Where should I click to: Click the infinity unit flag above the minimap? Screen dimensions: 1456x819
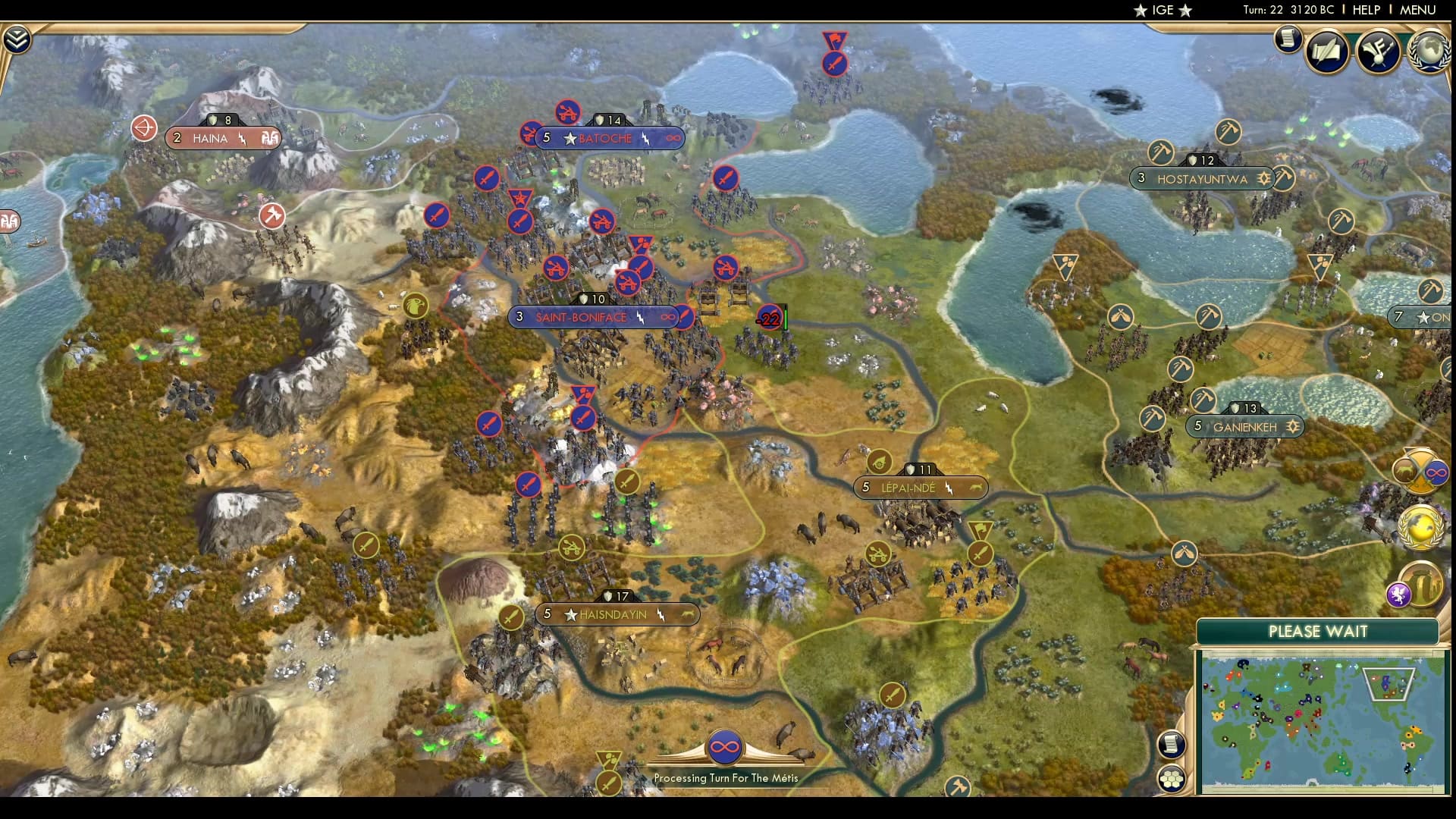tap(1436, 472)
